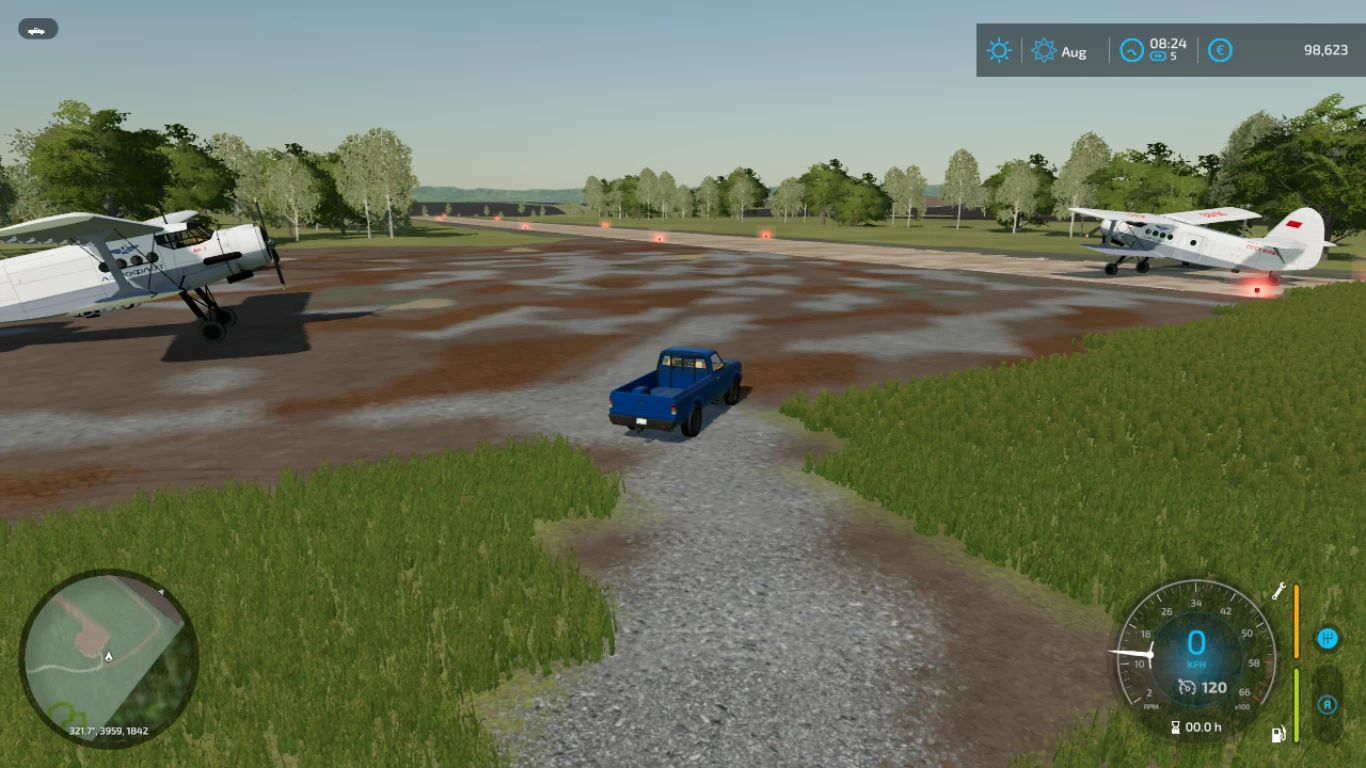Click the fuel pump icon
The width and height of the screenshot is (1366, 768).
1277,734
